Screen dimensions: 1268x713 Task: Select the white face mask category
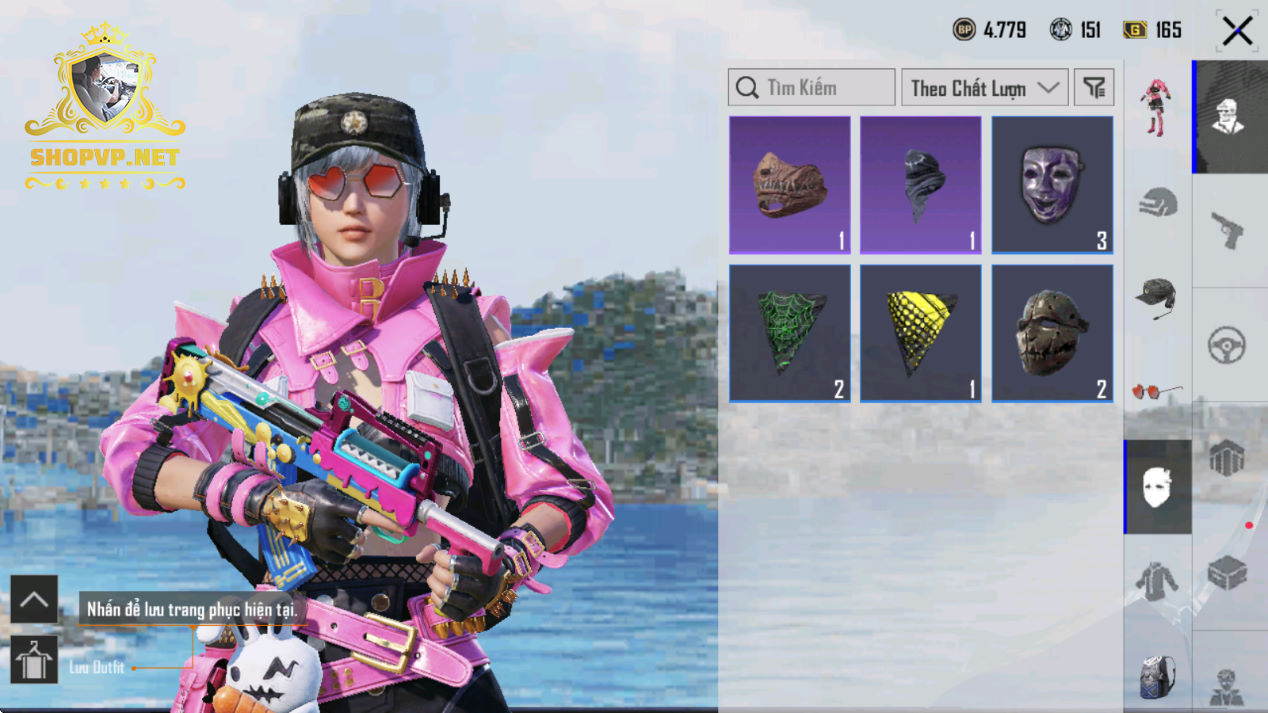(1157, 487)
